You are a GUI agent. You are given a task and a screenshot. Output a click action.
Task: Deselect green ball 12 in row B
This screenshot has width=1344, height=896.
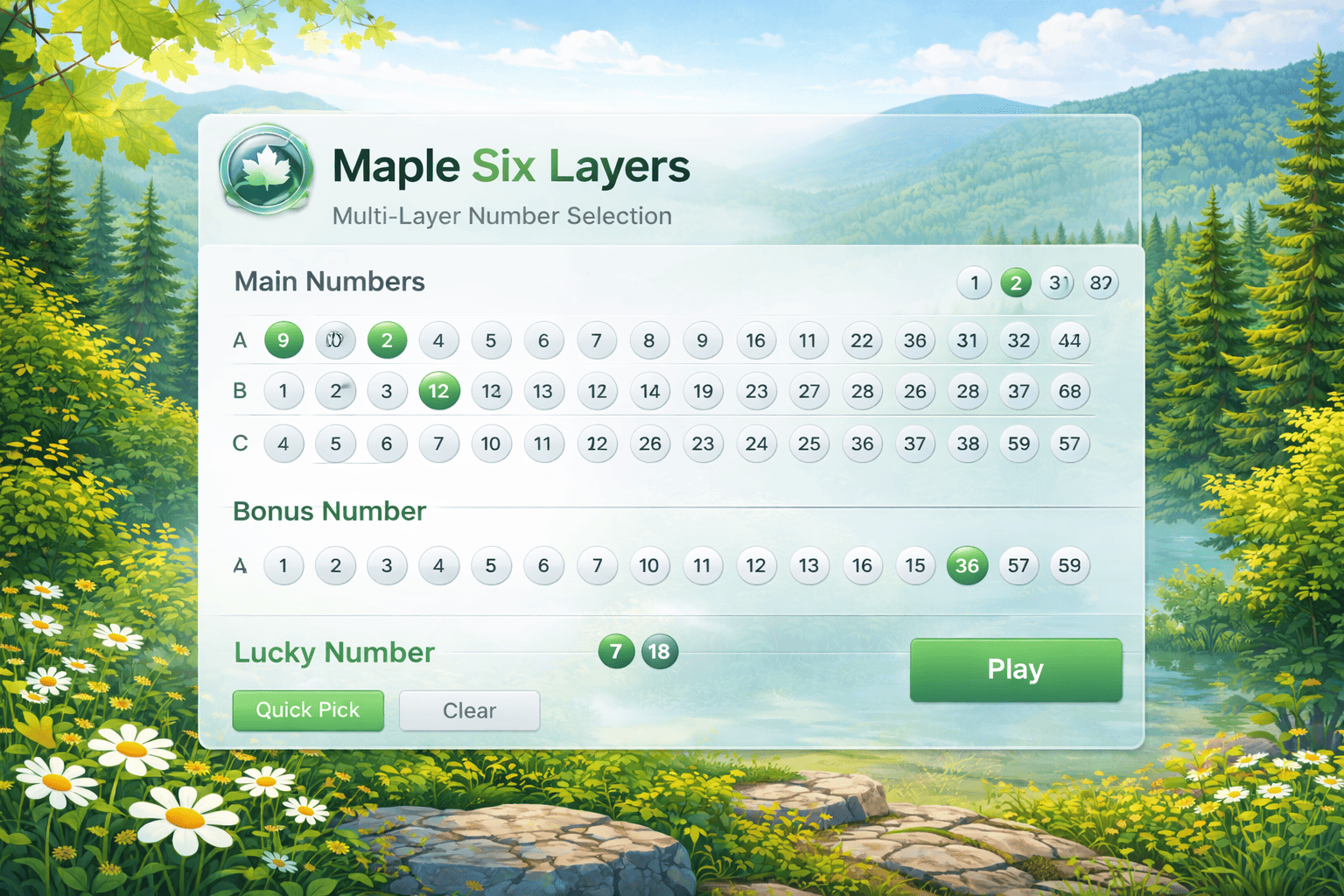(438, 391)
